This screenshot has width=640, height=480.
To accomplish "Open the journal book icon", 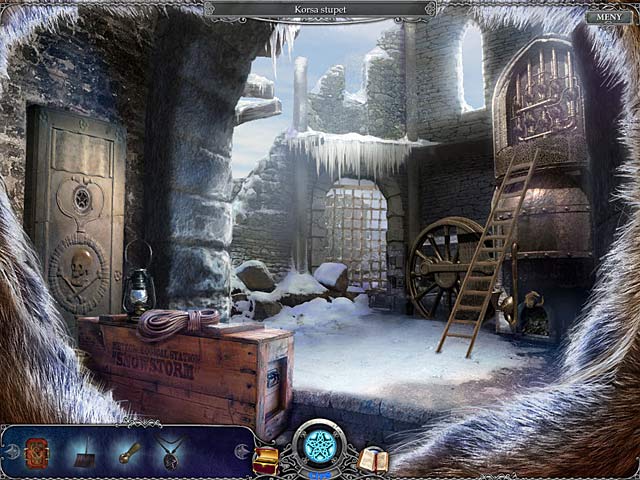I will (x=373, y=460).
